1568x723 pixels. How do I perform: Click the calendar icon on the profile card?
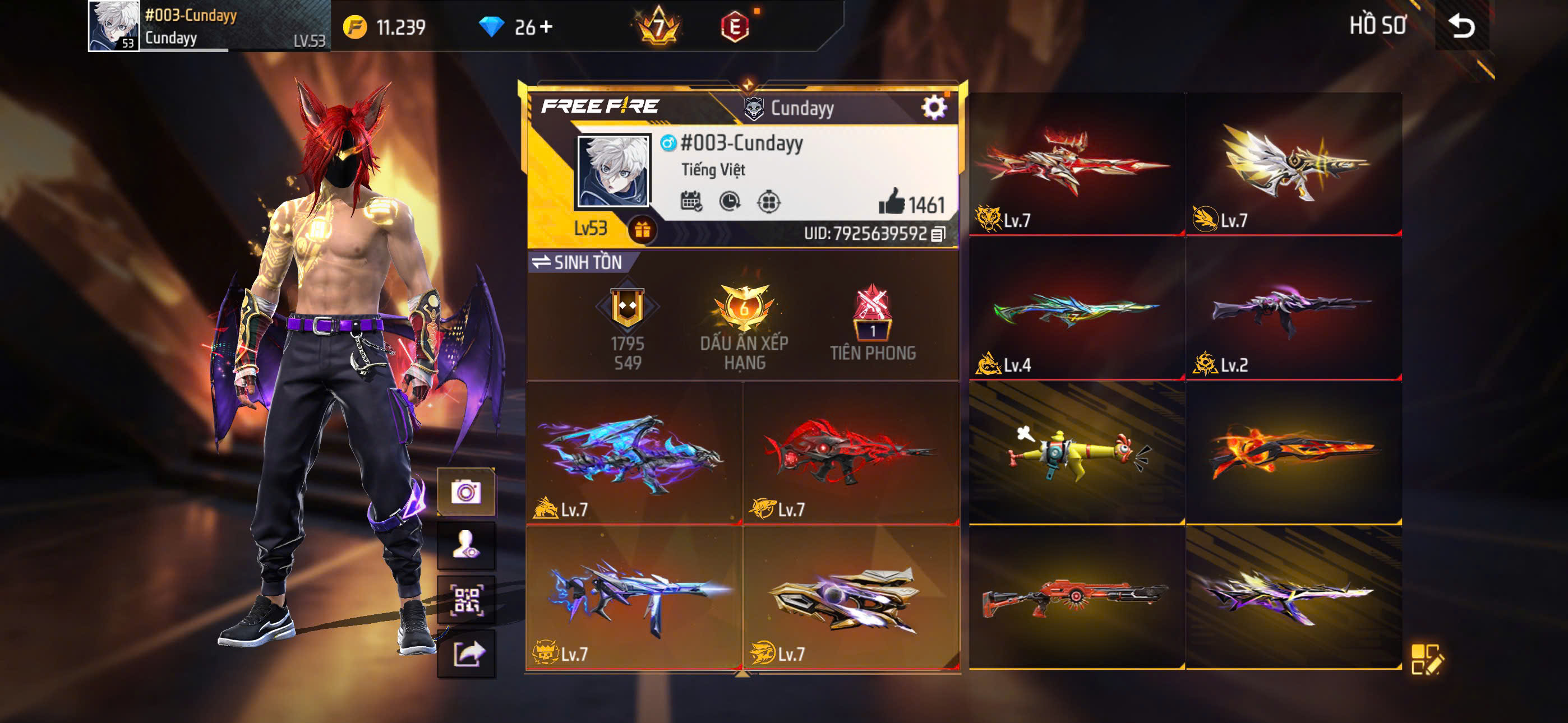coord(691,201)
